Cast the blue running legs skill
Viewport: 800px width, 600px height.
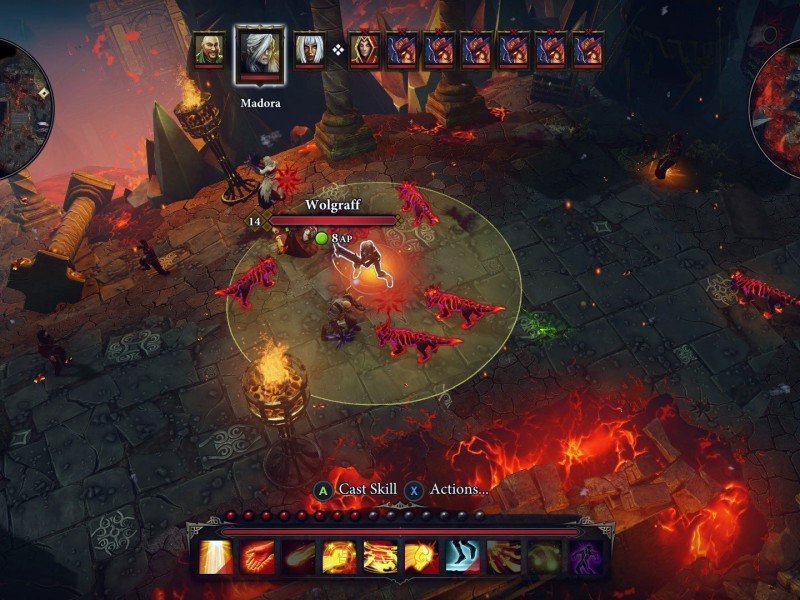[462, 557]
